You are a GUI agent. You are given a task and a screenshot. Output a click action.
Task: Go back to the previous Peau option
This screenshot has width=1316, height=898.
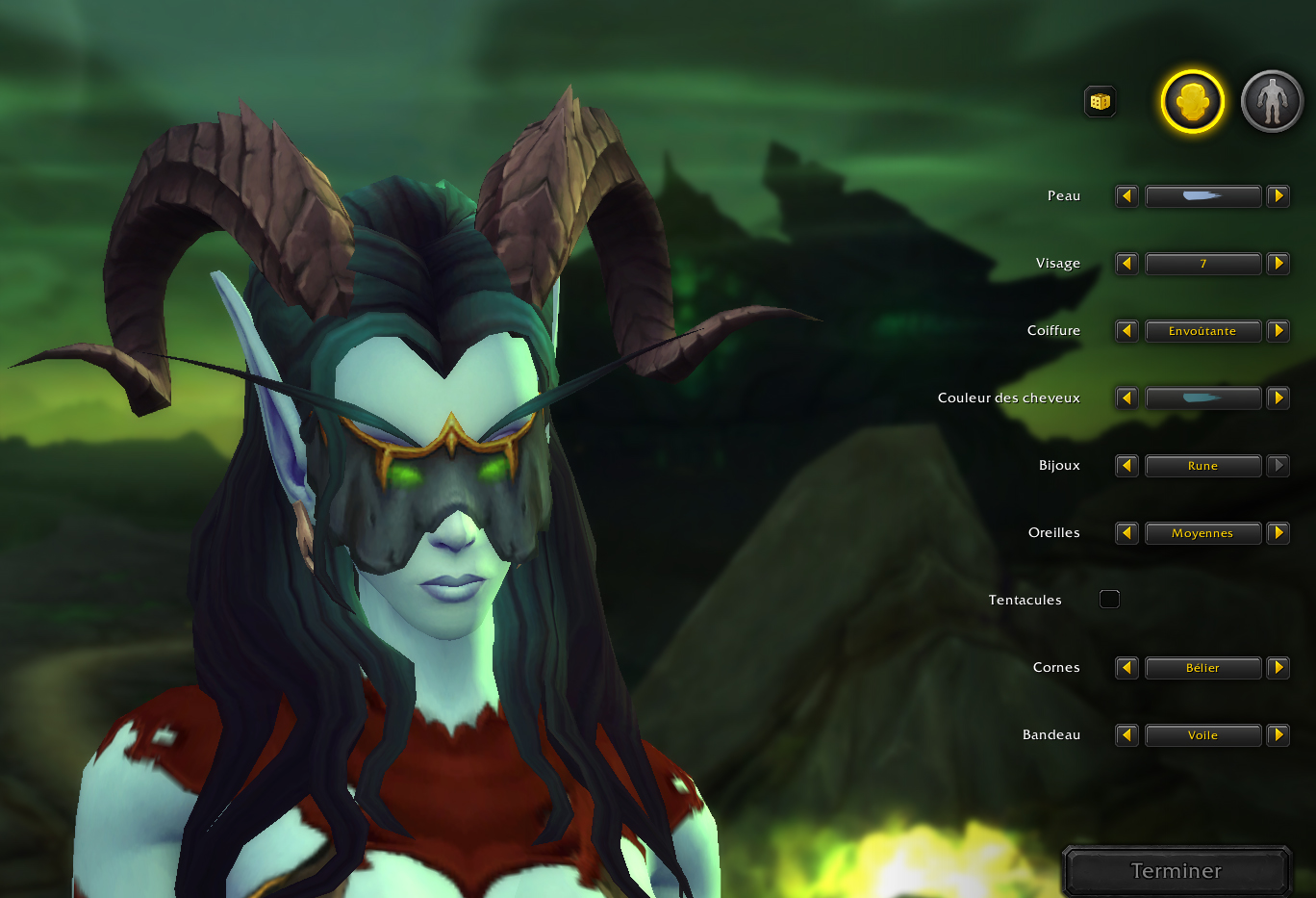click(1126, 196)
